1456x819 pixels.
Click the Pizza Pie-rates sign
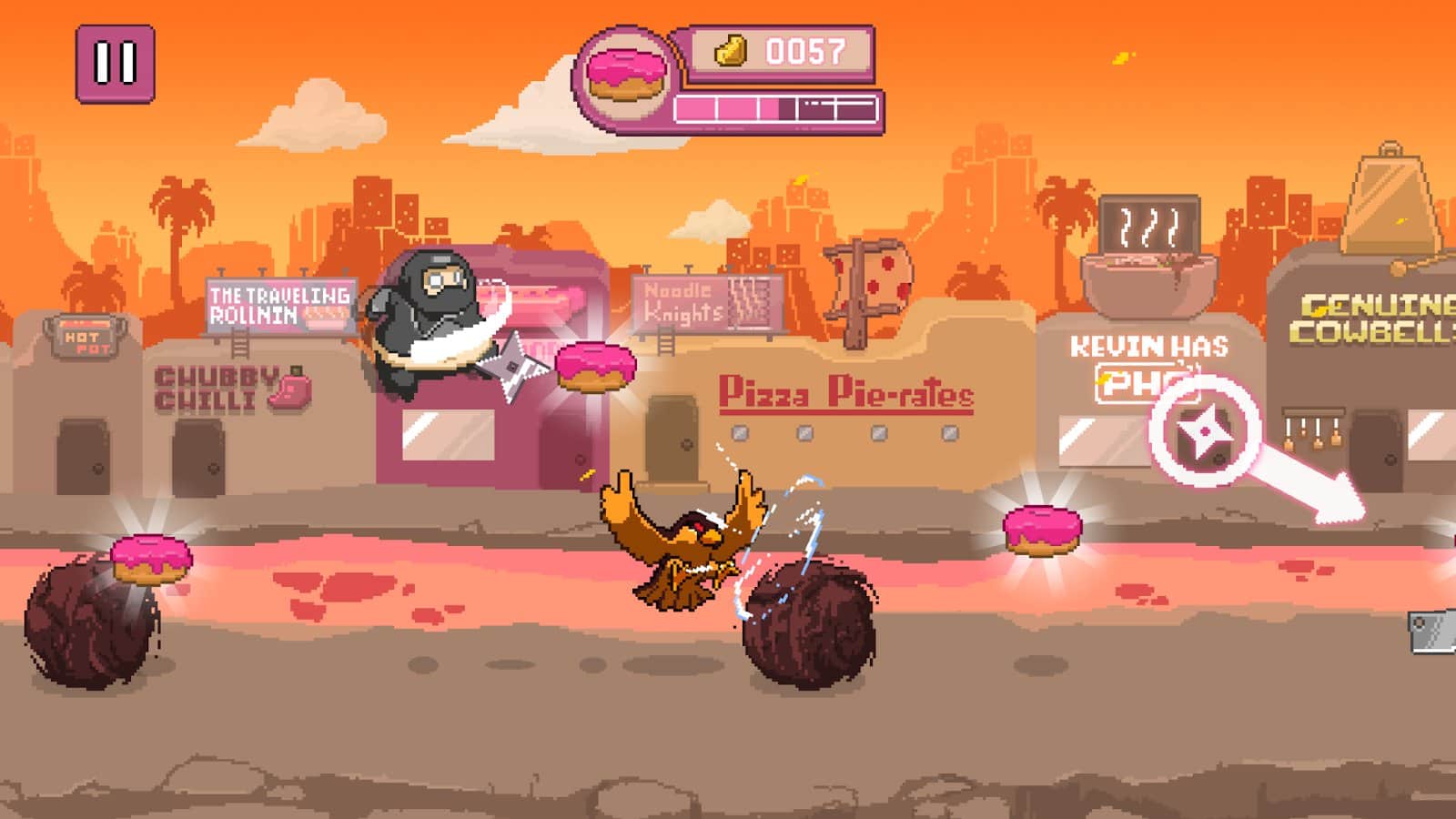click(x=846, y=393)
